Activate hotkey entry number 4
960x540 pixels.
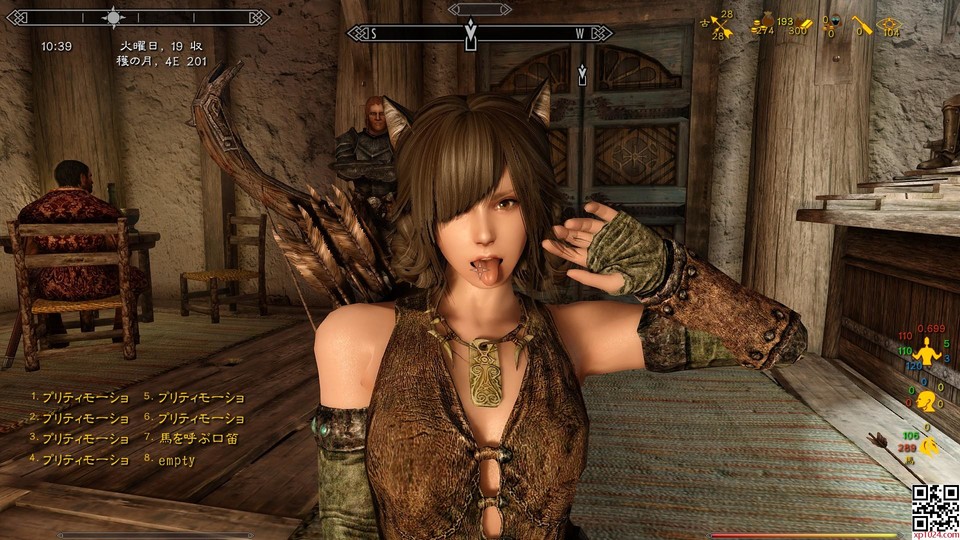(x=86, y=460)
